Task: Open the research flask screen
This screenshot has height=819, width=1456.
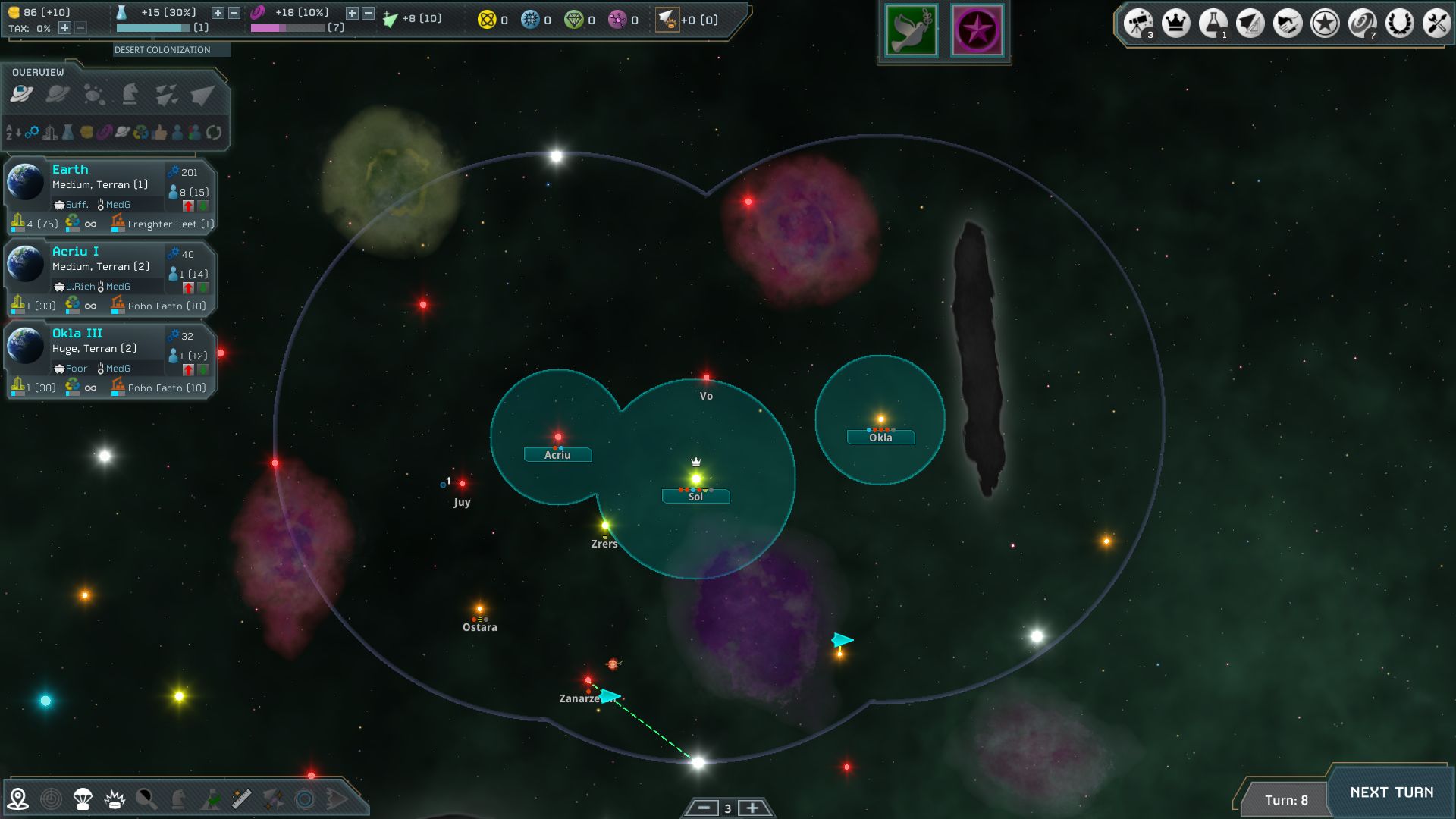Action: point(1213,24)
